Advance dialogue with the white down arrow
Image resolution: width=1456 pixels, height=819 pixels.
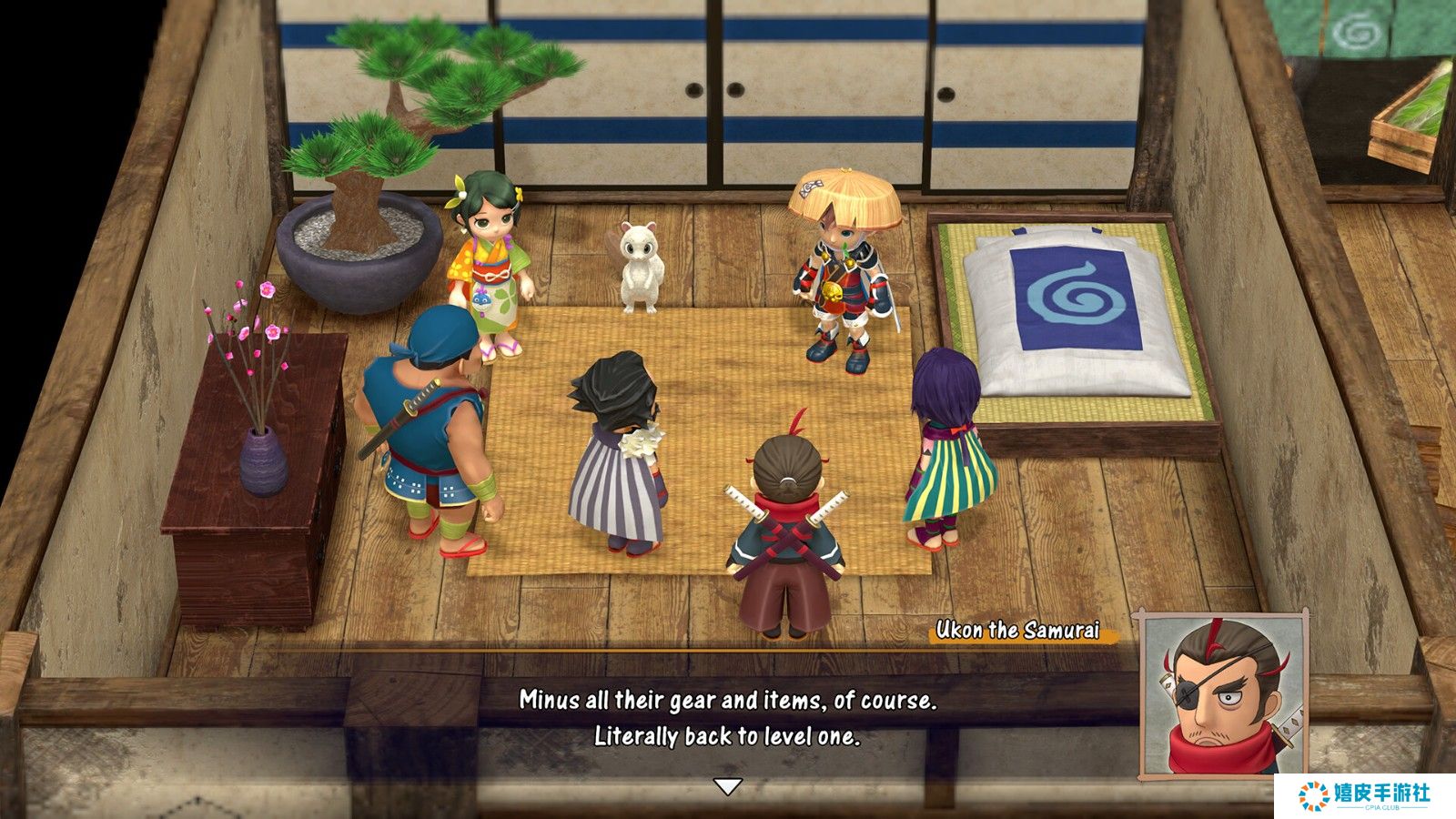[726, 786]
